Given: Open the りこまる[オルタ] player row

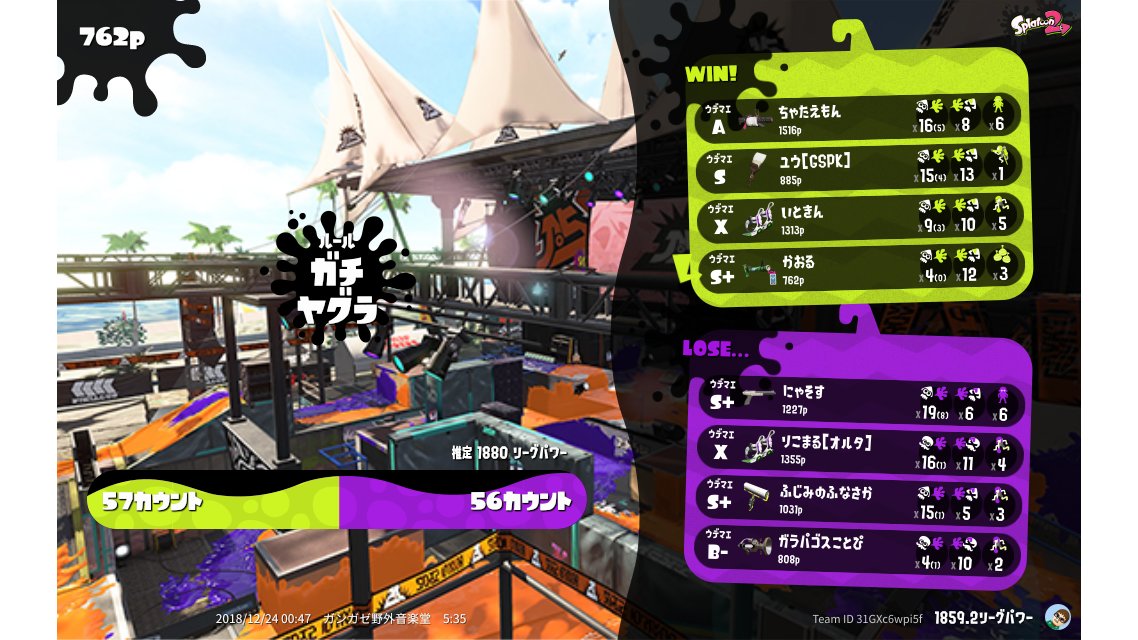Looking at the screenshot, I should pyautogui.click(x=858, y=453).
